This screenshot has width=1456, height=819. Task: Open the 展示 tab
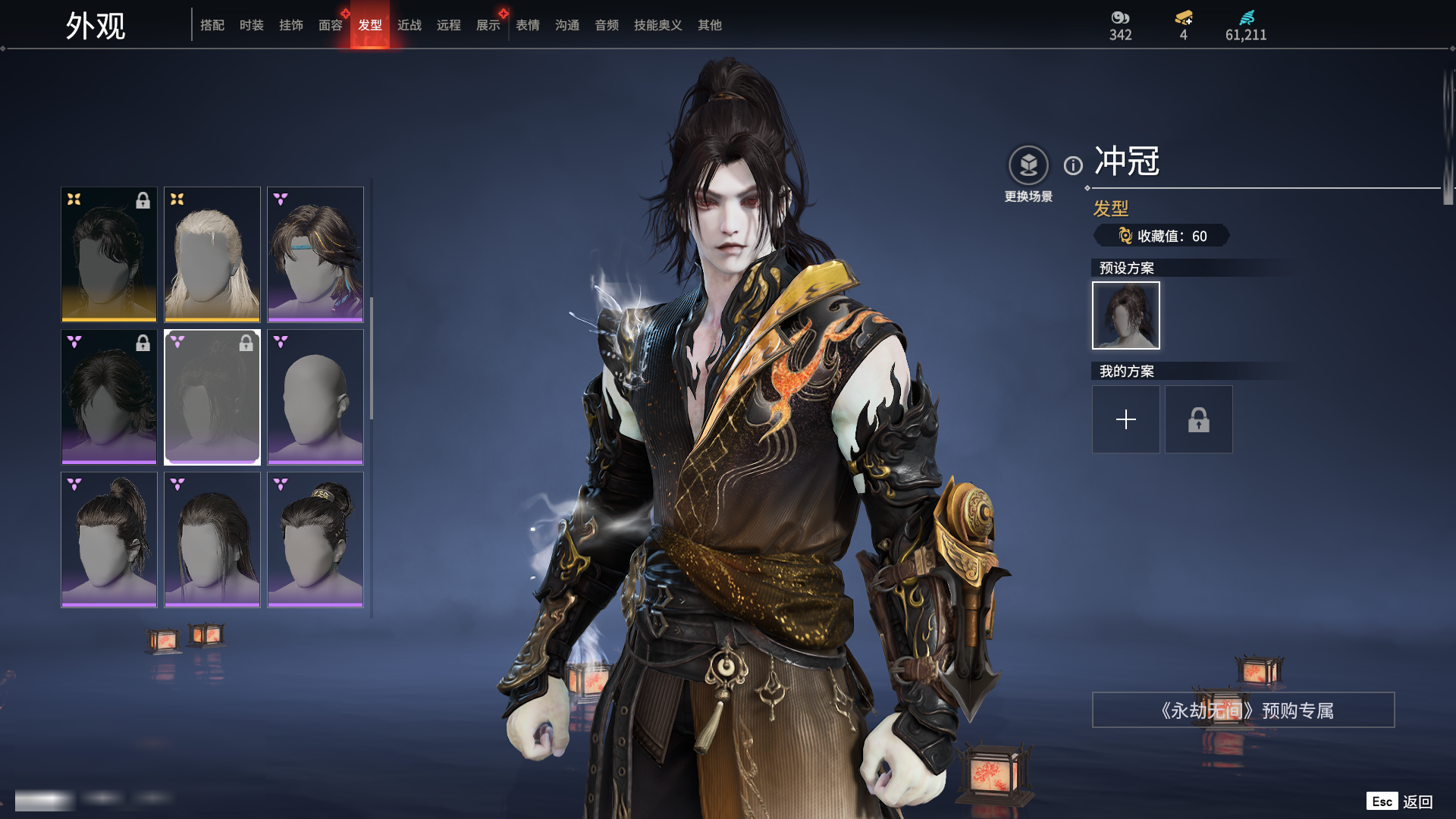[x=488, y=25]
